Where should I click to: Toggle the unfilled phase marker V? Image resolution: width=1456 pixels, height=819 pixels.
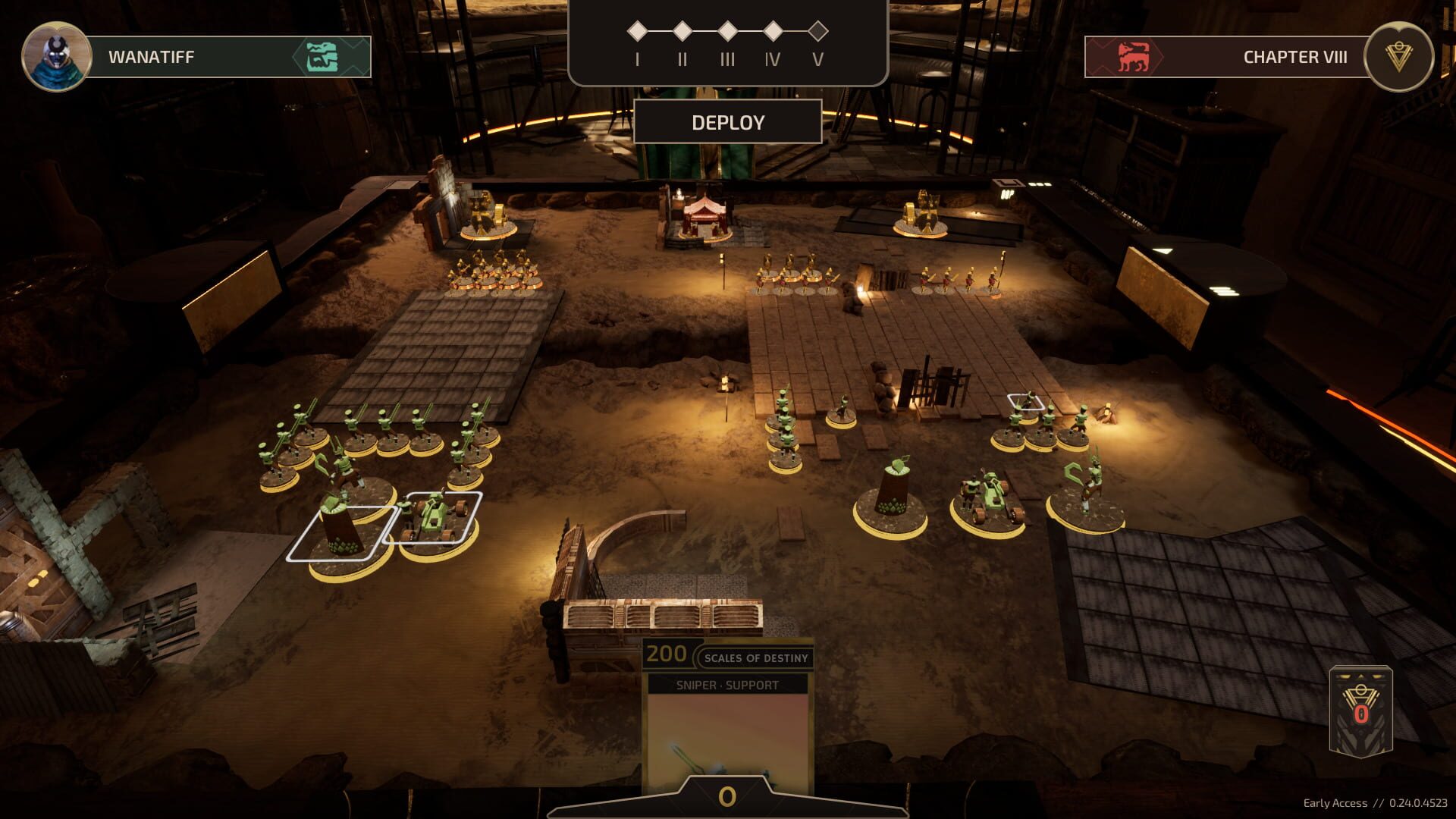pos(817,30)
